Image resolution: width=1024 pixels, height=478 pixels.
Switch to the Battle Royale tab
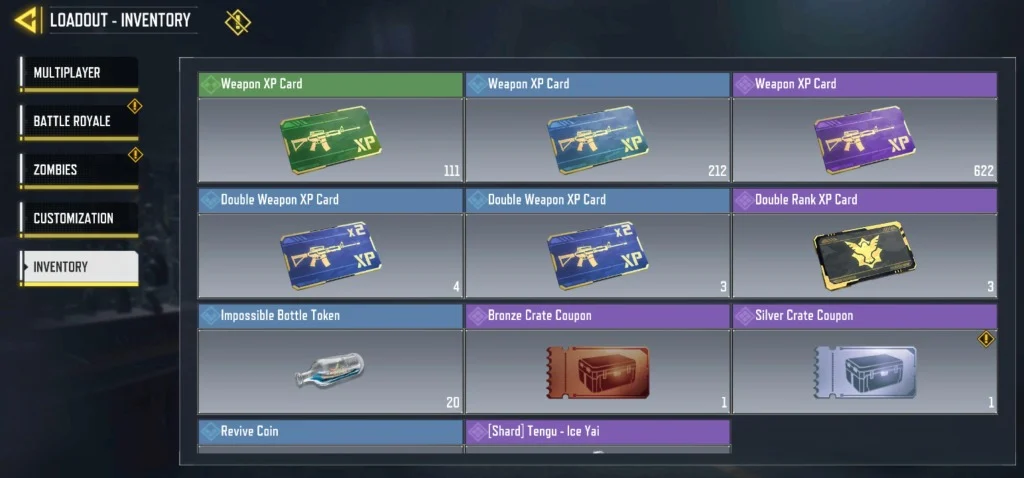[78, 121]
